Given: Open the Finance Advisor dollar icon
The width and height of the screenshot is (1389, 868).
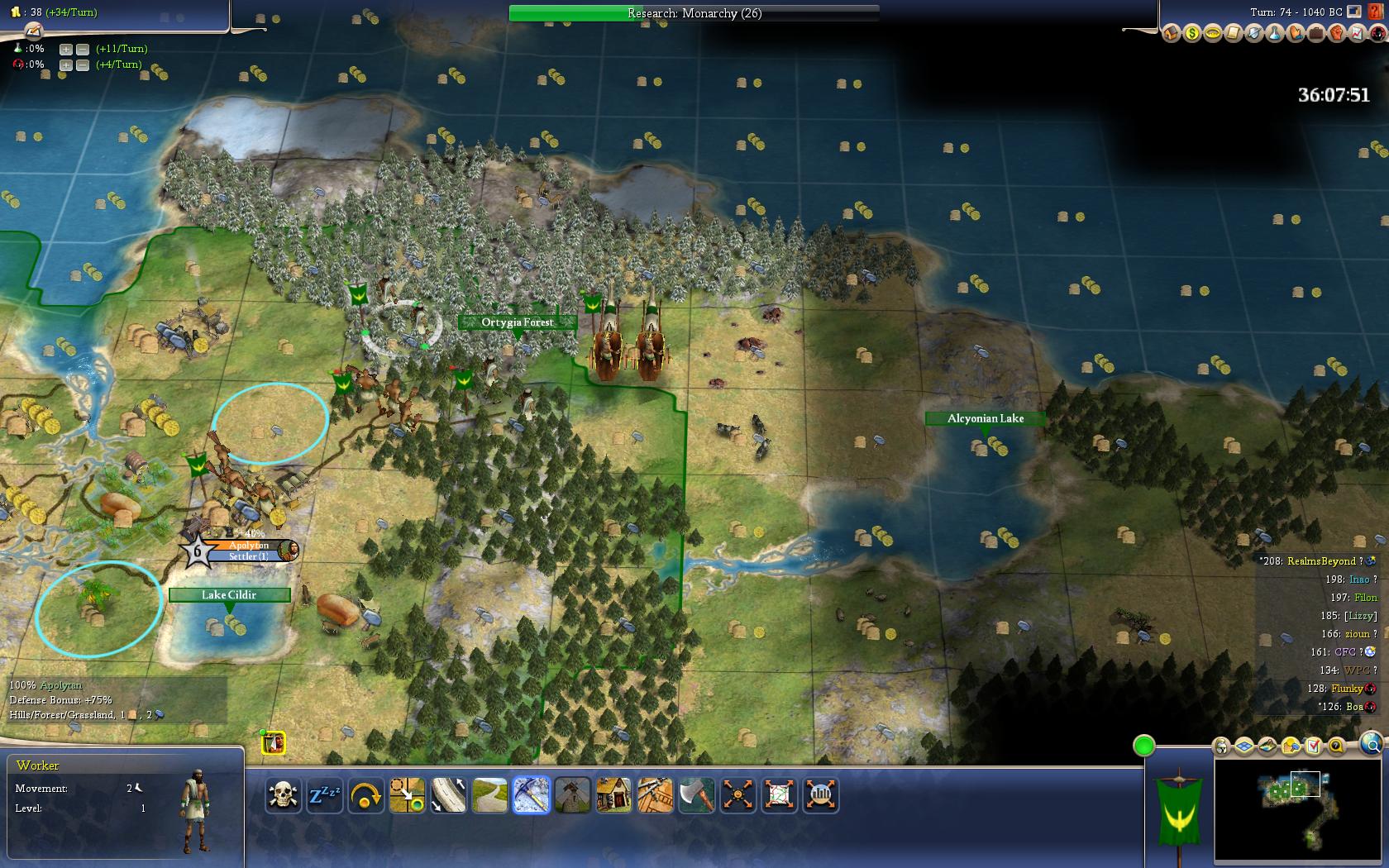Looking at the screenshot, I should point(1191,34).
